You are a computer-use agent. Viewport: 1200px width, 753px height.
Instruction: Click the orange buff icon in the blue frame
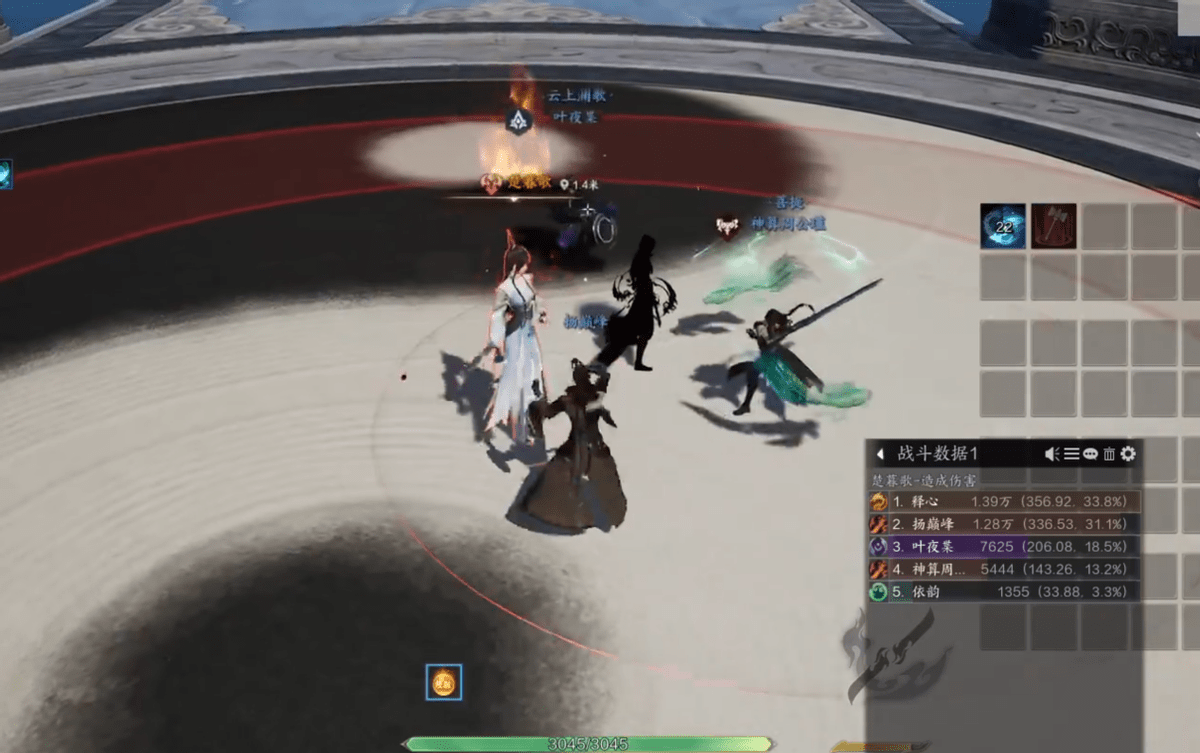click(443, 682)
